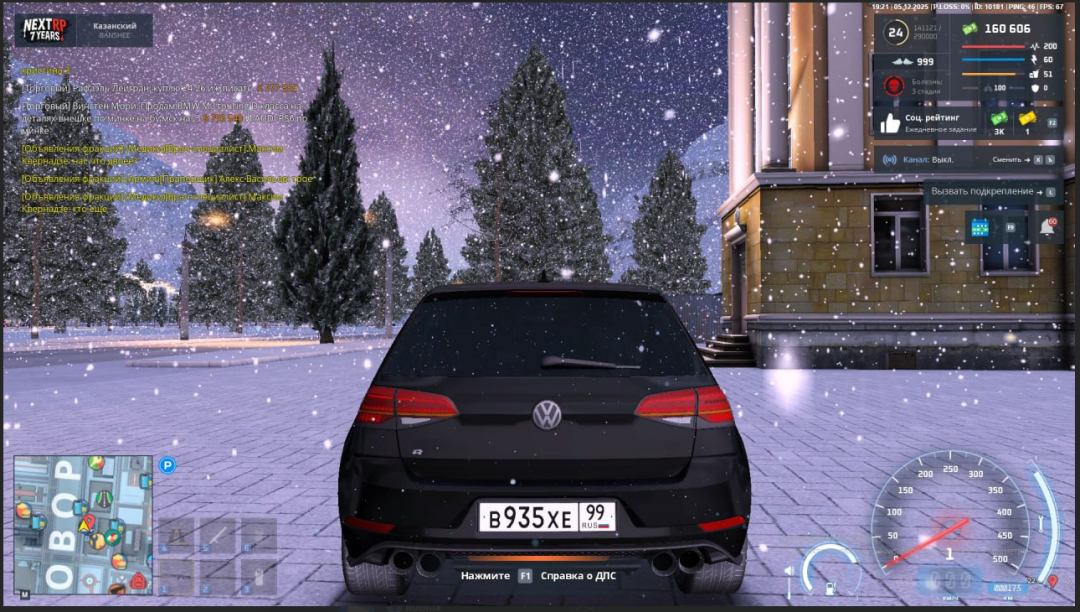Click the blue parking marker beside the minimap
This screenshot has width=1080, height=612.
[x=168, y=464]
